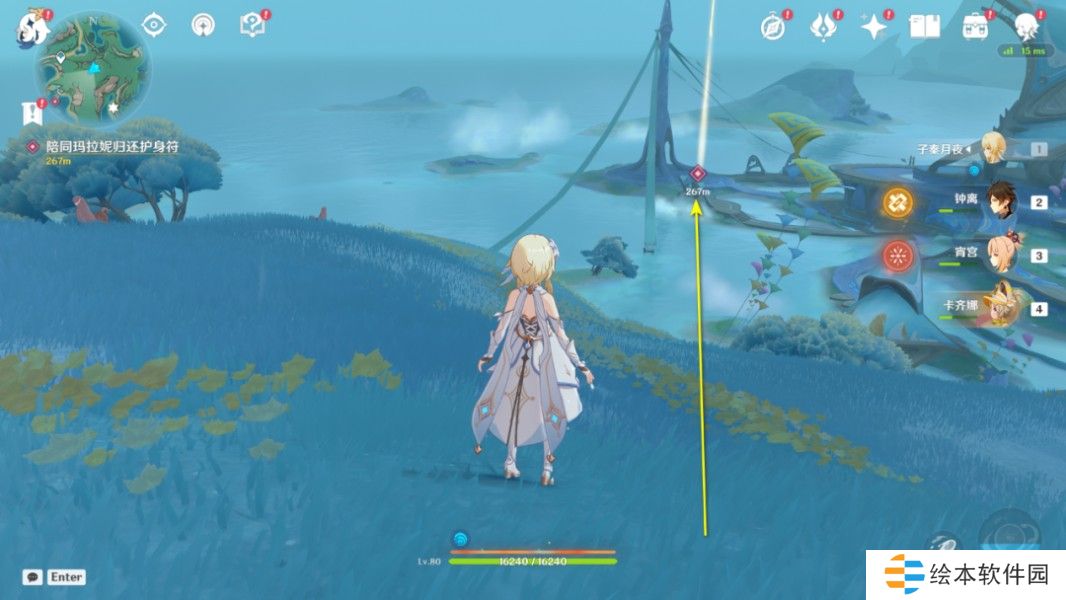This screenshot has height=600, width=1066.
Task: Open the signal dial icon beside the minimap
Action: click(203, 25)
